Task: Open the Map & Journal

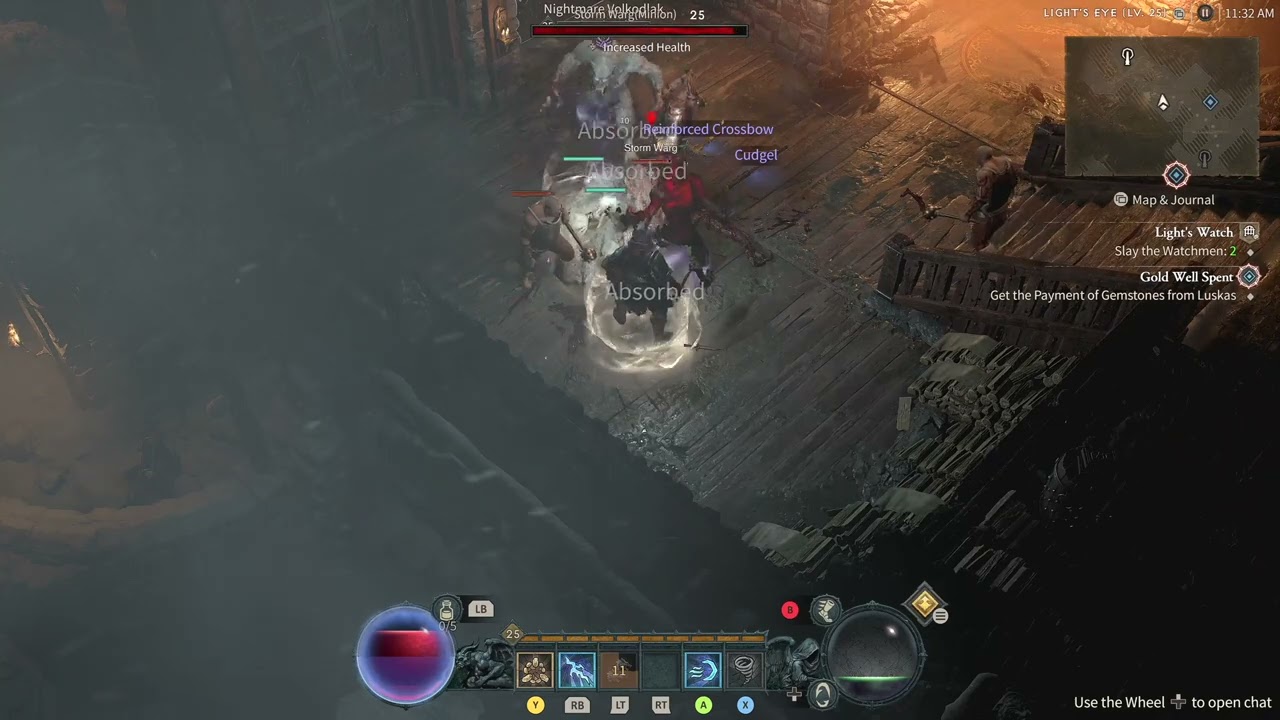Action: (x=1163, y=199)
